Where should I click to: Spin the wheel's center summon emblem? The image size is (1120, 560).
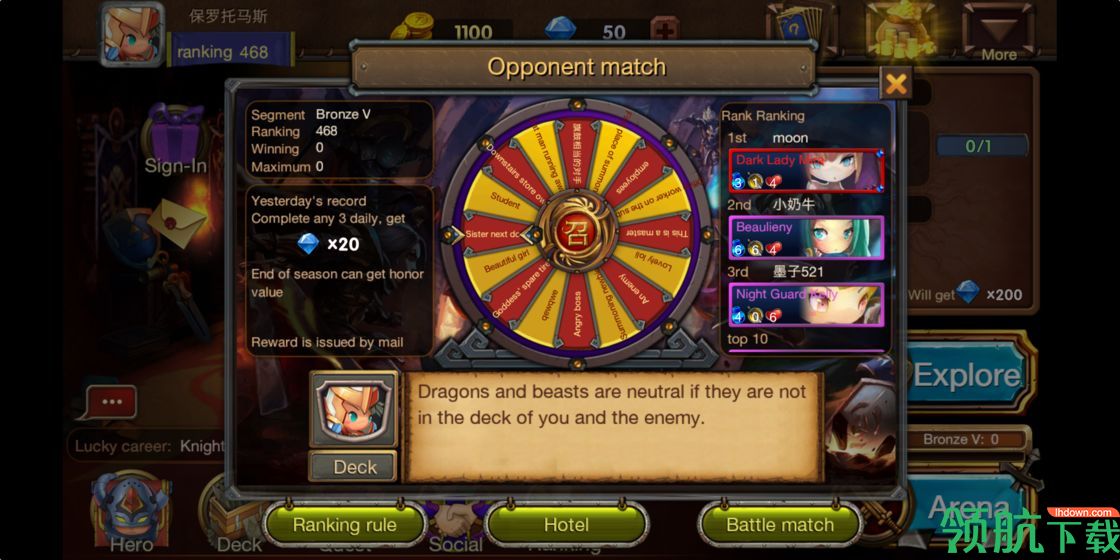(x=577, y=233)
